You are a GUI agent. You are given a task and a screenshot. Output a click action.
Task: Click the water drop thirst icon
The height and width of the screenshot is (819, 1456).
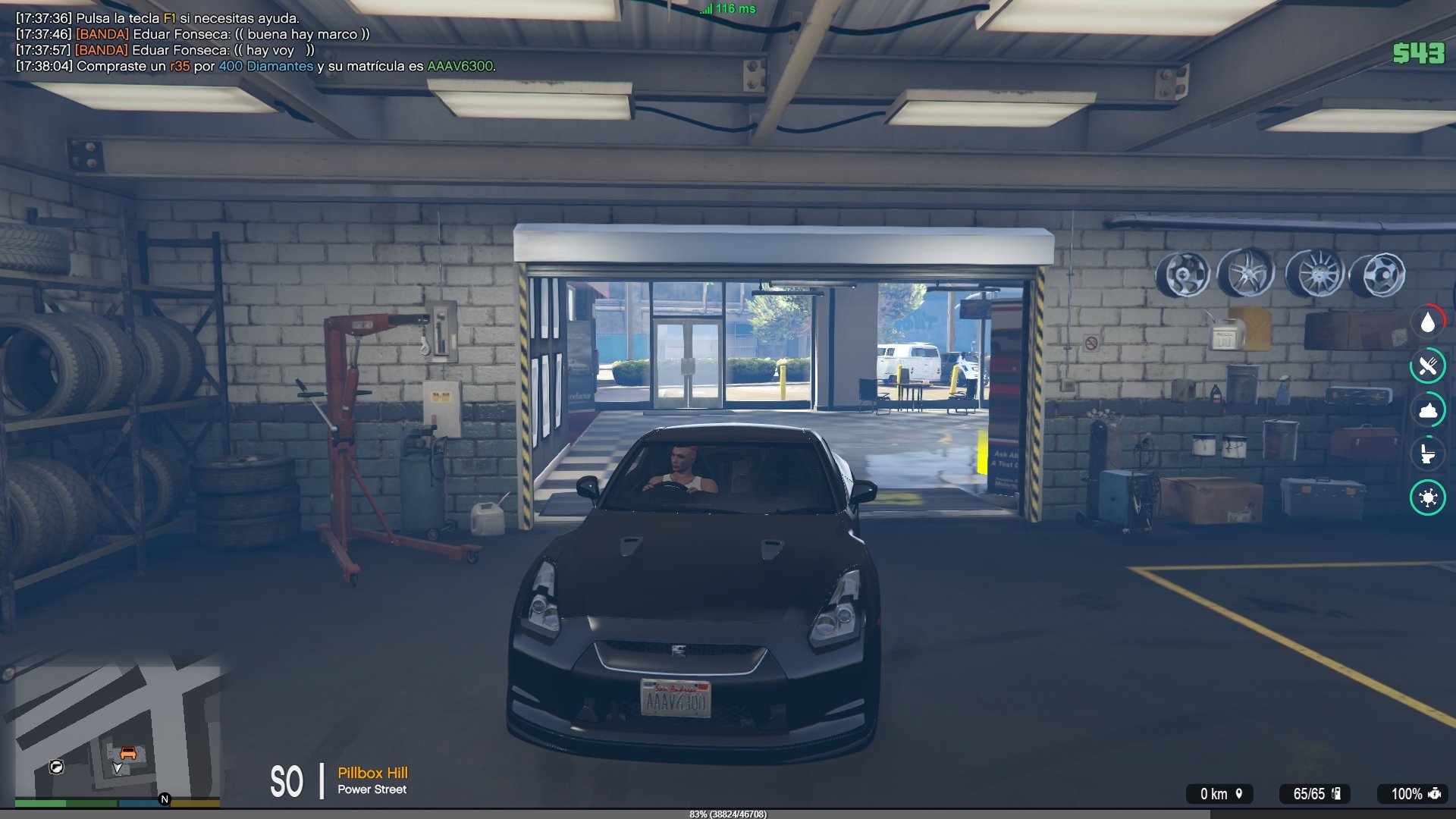tap(1428, 322)
